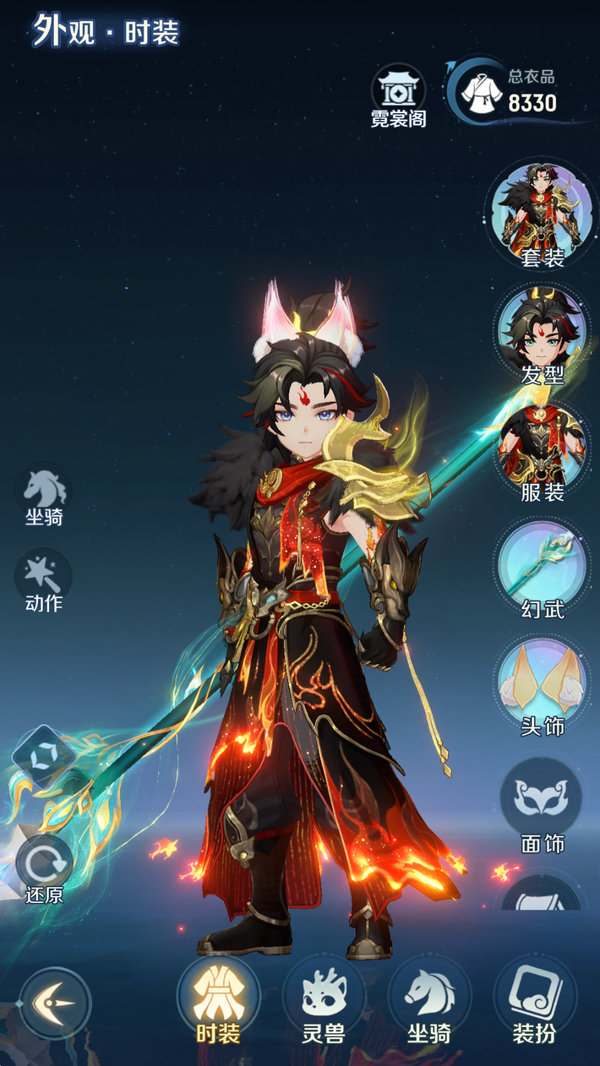Open the 灵兽 spirit pet tab

323,1001
